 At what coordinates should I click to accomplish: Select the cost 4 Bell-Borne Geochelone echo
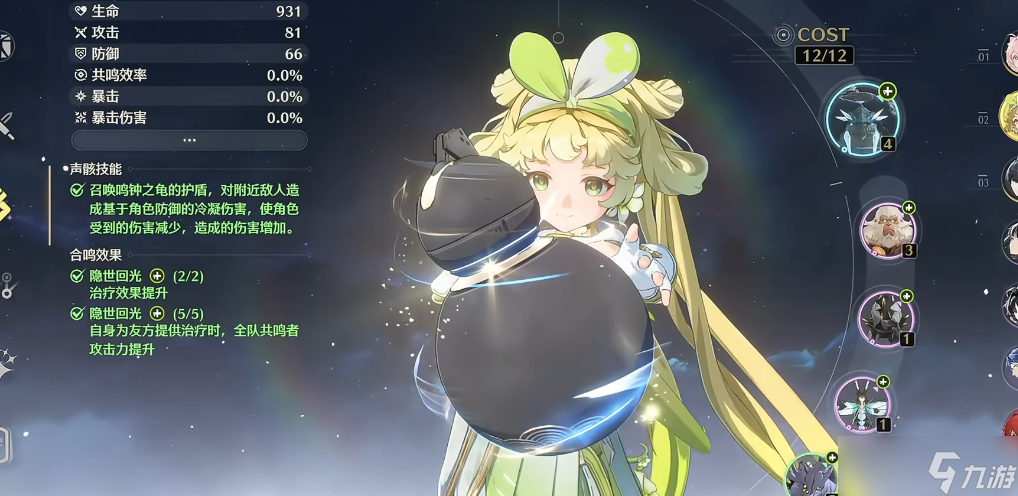[x=863, y=118]
